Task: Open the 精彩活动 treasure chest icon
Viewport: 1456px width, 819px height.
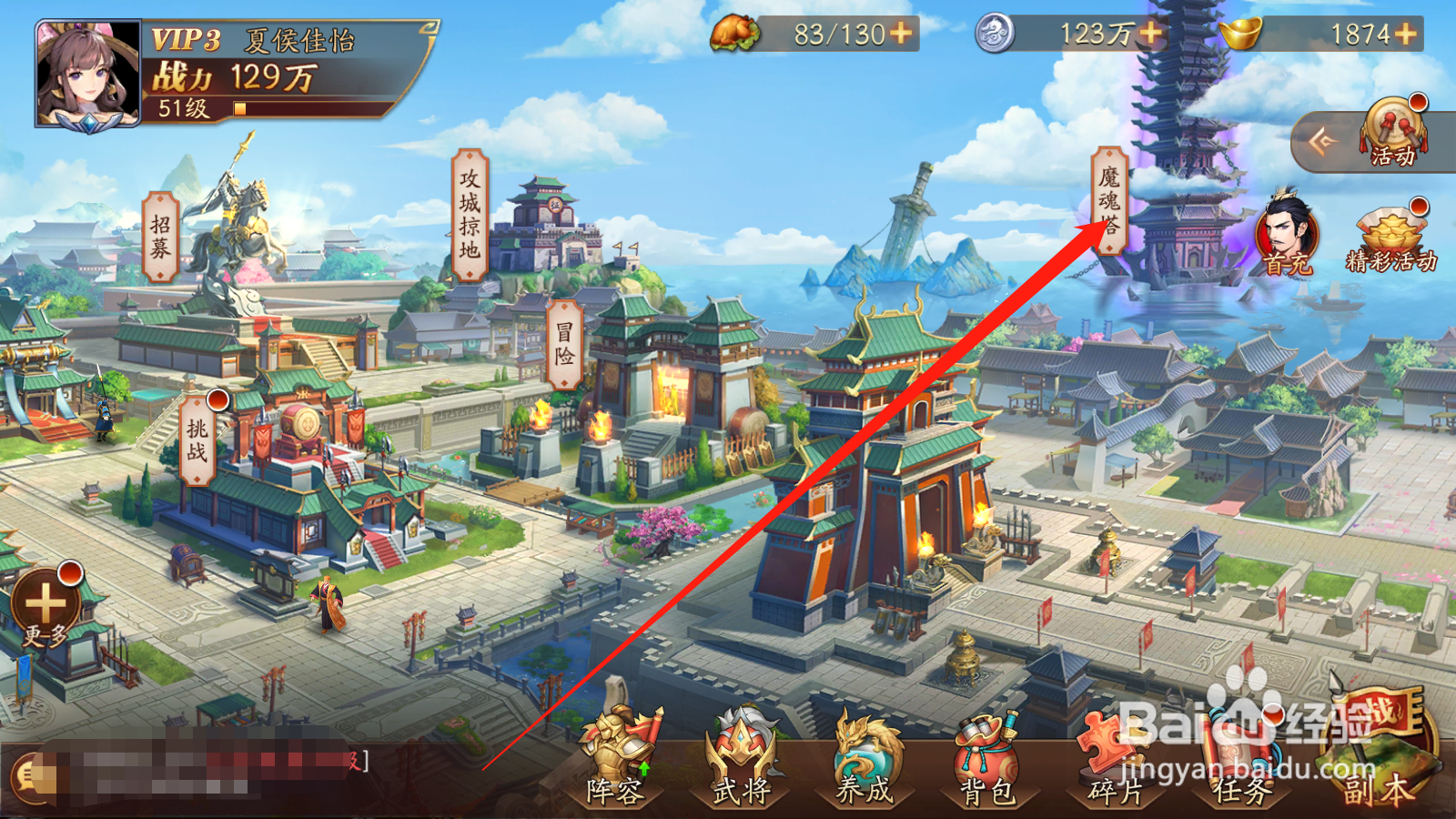Action: click(1390, 227)
